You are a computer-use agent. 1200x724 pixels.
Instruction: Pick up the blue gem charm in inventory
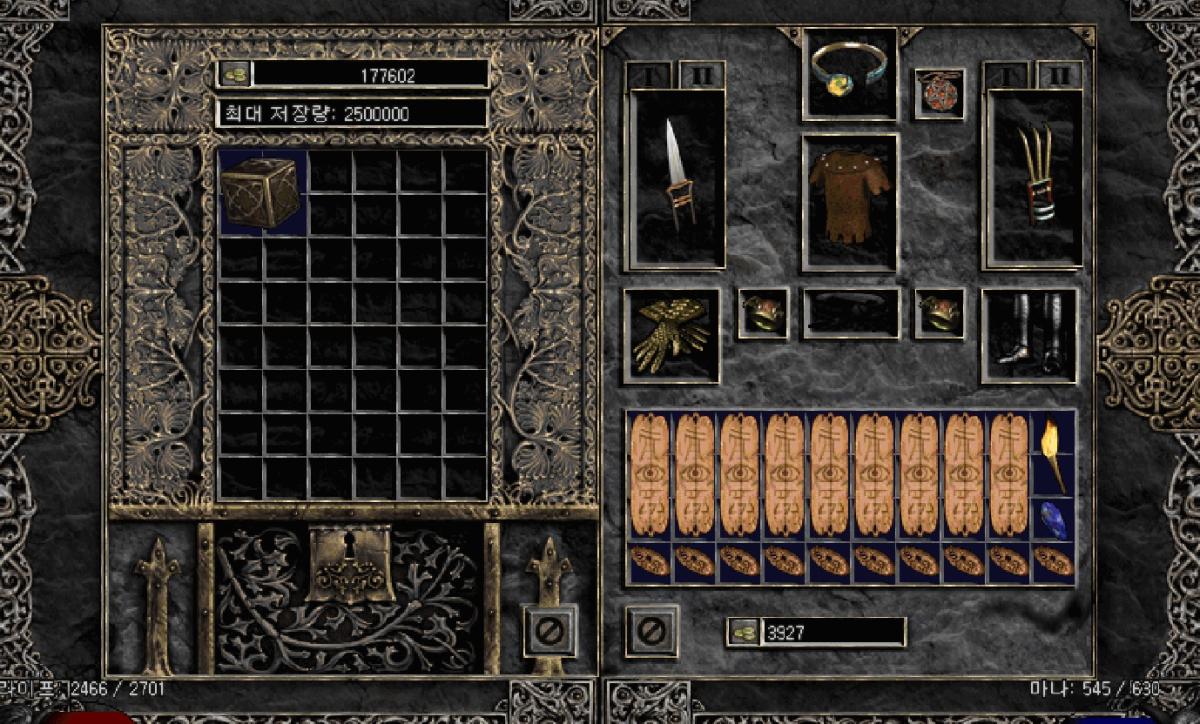(1052, 520)
